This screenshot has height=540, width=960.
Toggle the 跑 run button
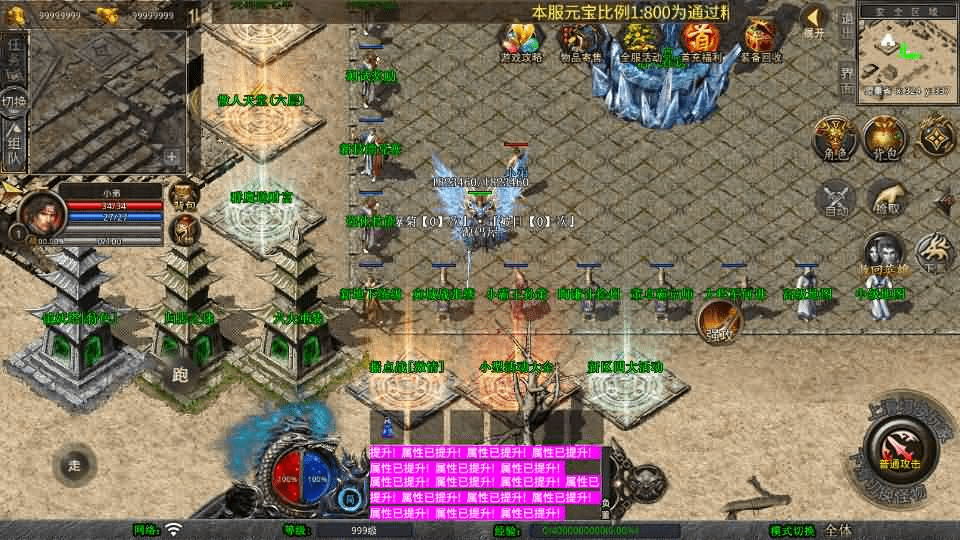pos(180,375)
